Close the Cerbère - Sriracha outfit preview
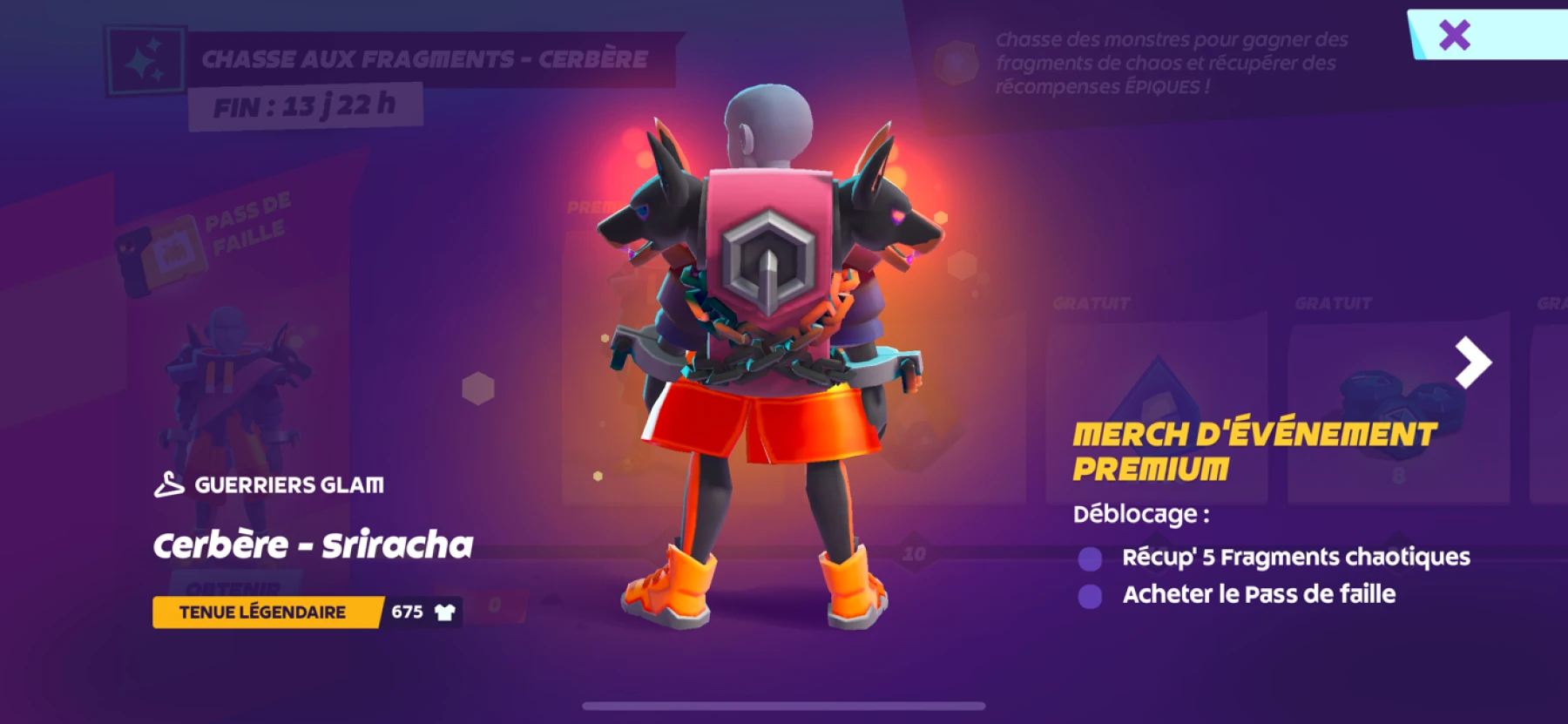This screenshot has width=1568, height=724. [x=1455, y=35]
